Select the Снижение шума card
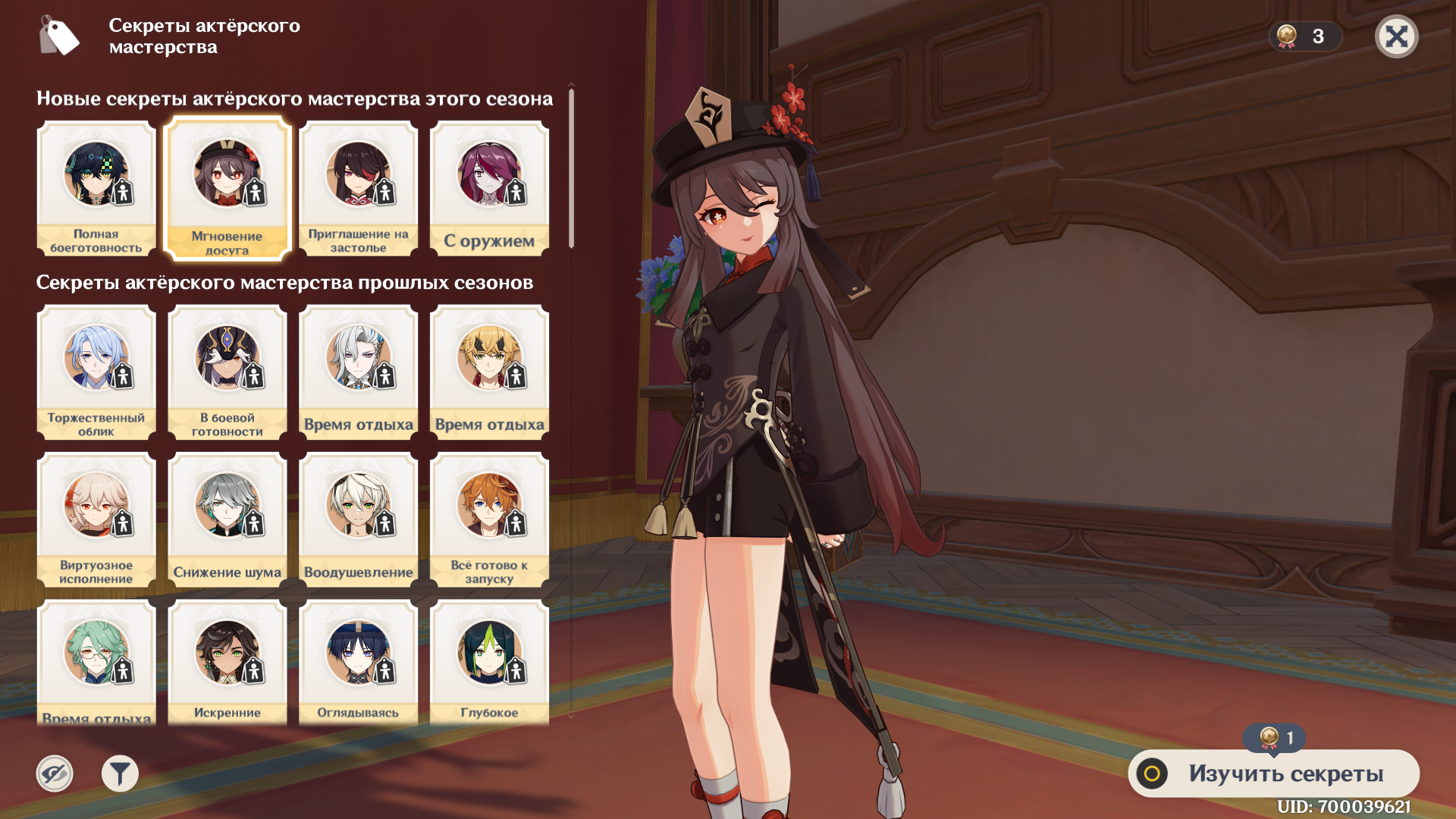1456x819 pixels. pyautogui.click(x=227, y=519)
